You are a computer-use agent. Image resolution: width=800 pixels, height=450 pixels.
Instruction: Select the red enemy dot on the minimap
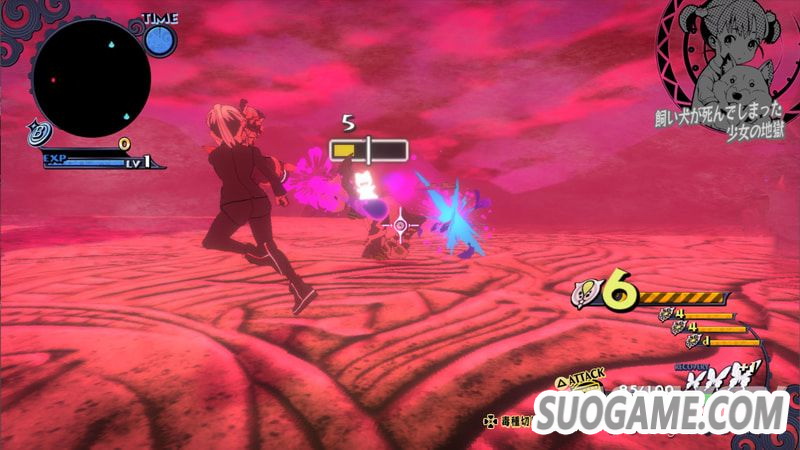pos(53,79)
